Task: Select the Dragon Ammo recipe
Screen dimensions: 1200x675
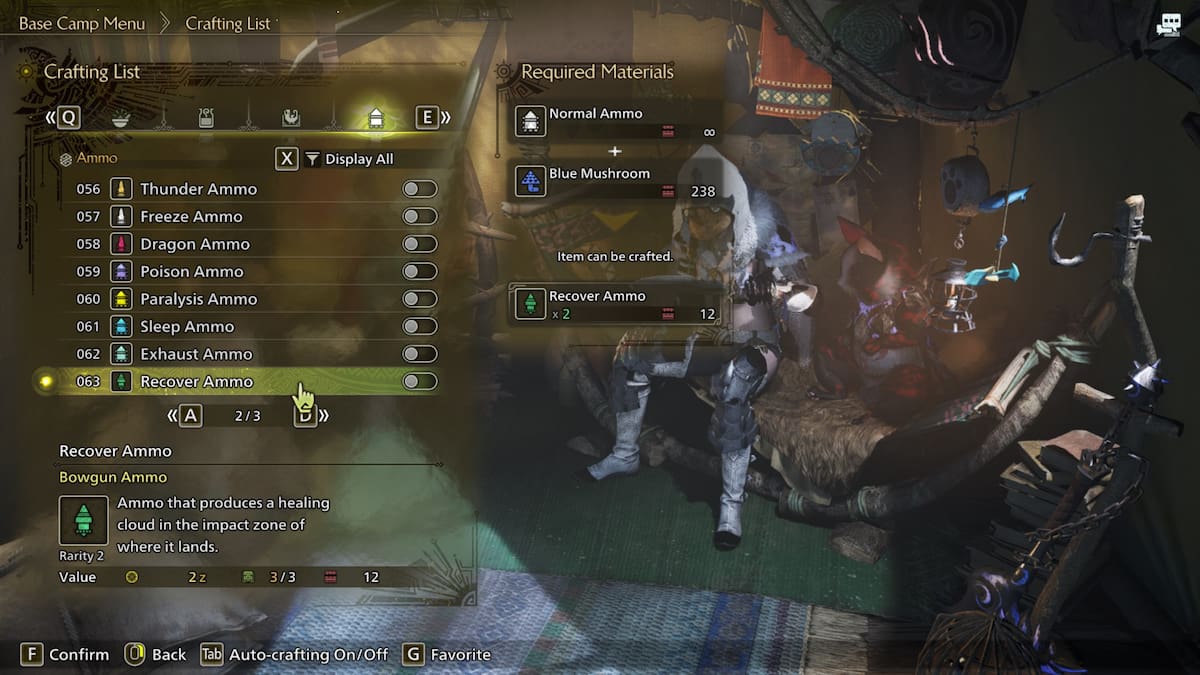Action: pos(195,244)
